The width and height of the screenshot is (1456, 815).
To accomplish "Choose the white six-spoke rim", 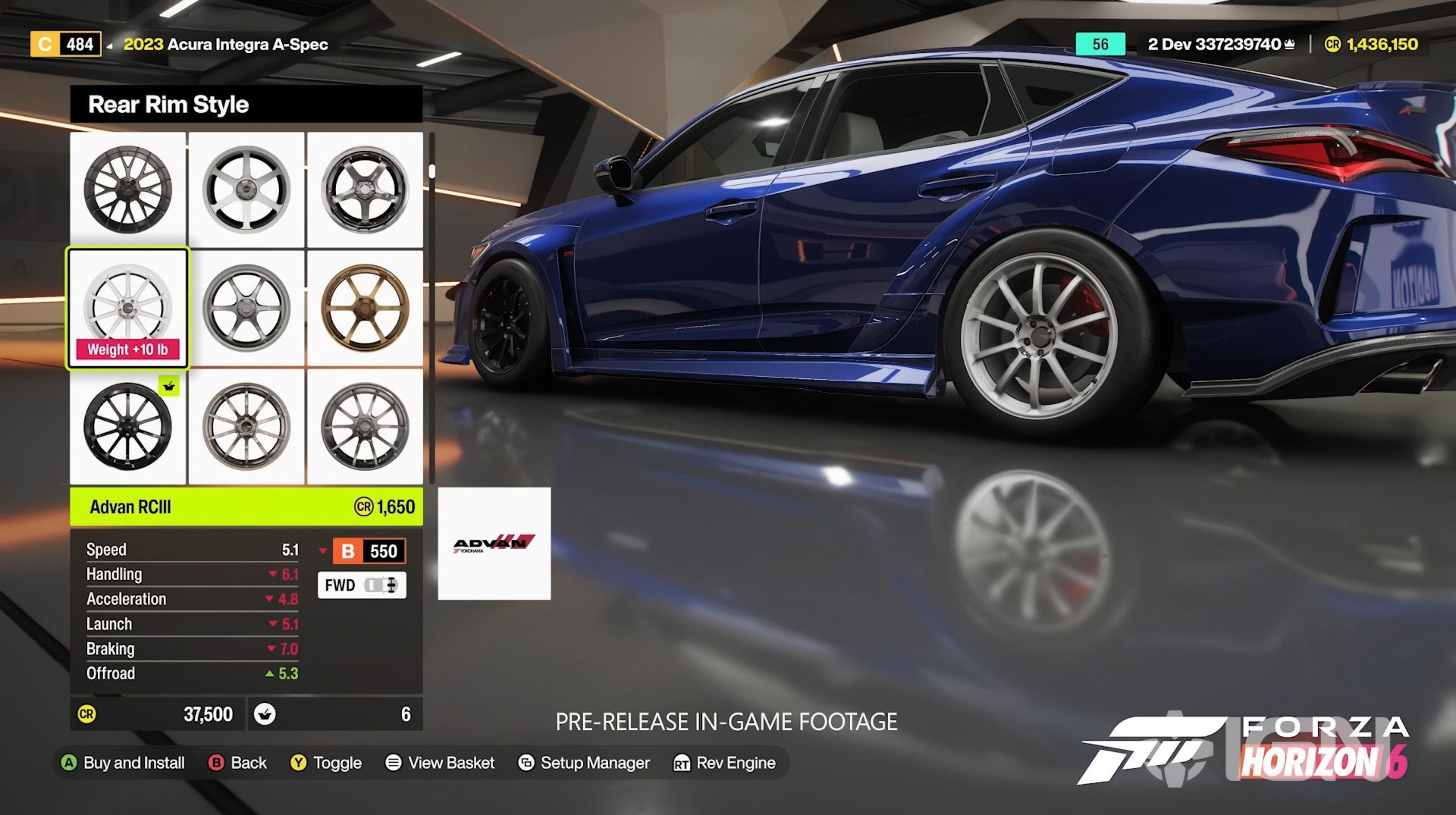I will 246,190.
